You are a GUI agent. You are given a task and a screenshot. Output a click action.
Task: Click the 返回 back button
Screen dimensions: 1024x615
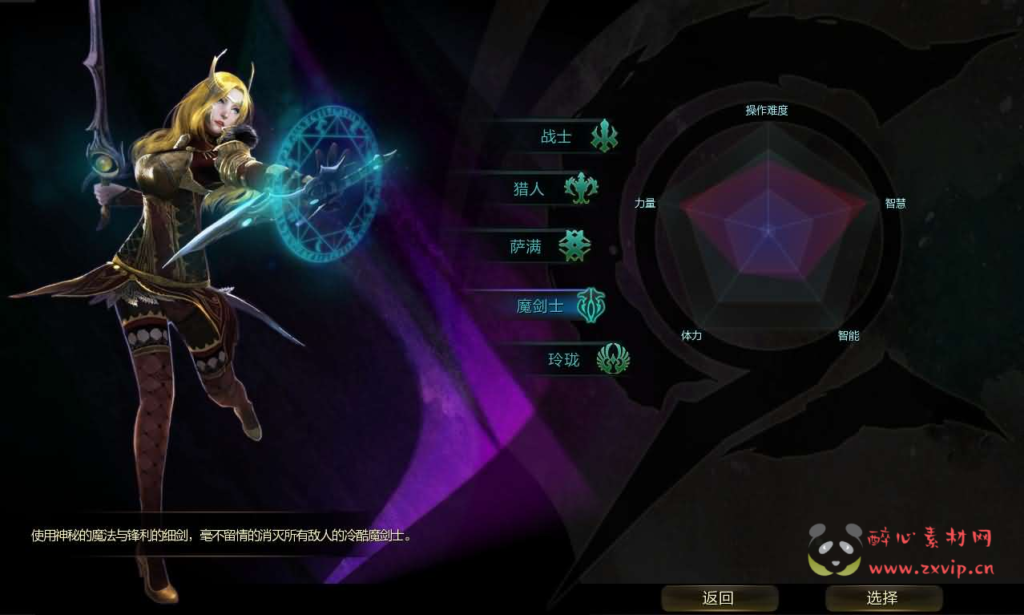click(x=718, y=598)
